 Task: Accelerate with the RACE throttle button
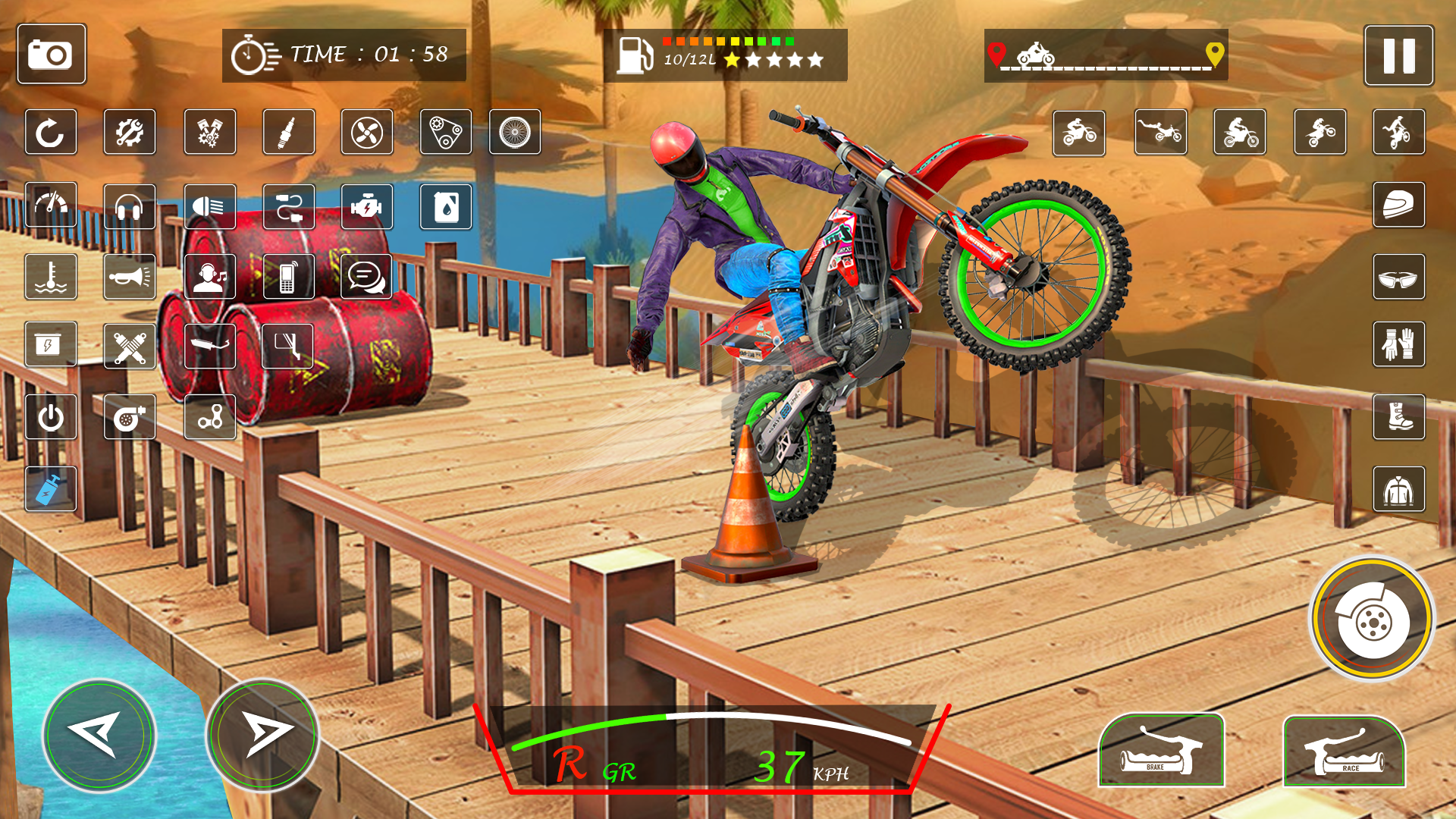[1344, 752]
